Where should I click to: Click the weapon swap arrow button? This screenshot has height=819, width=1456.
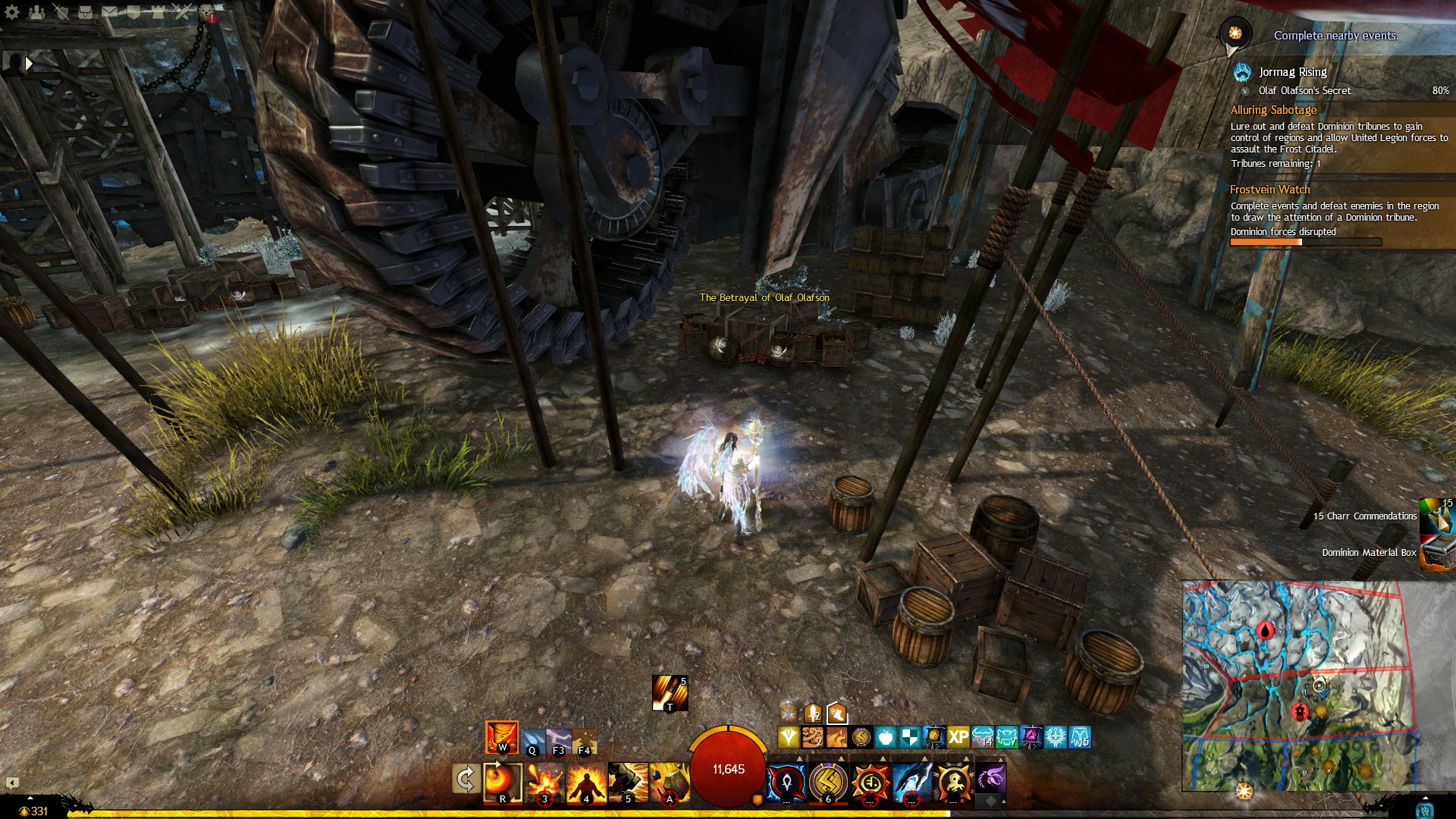point(465,779)
